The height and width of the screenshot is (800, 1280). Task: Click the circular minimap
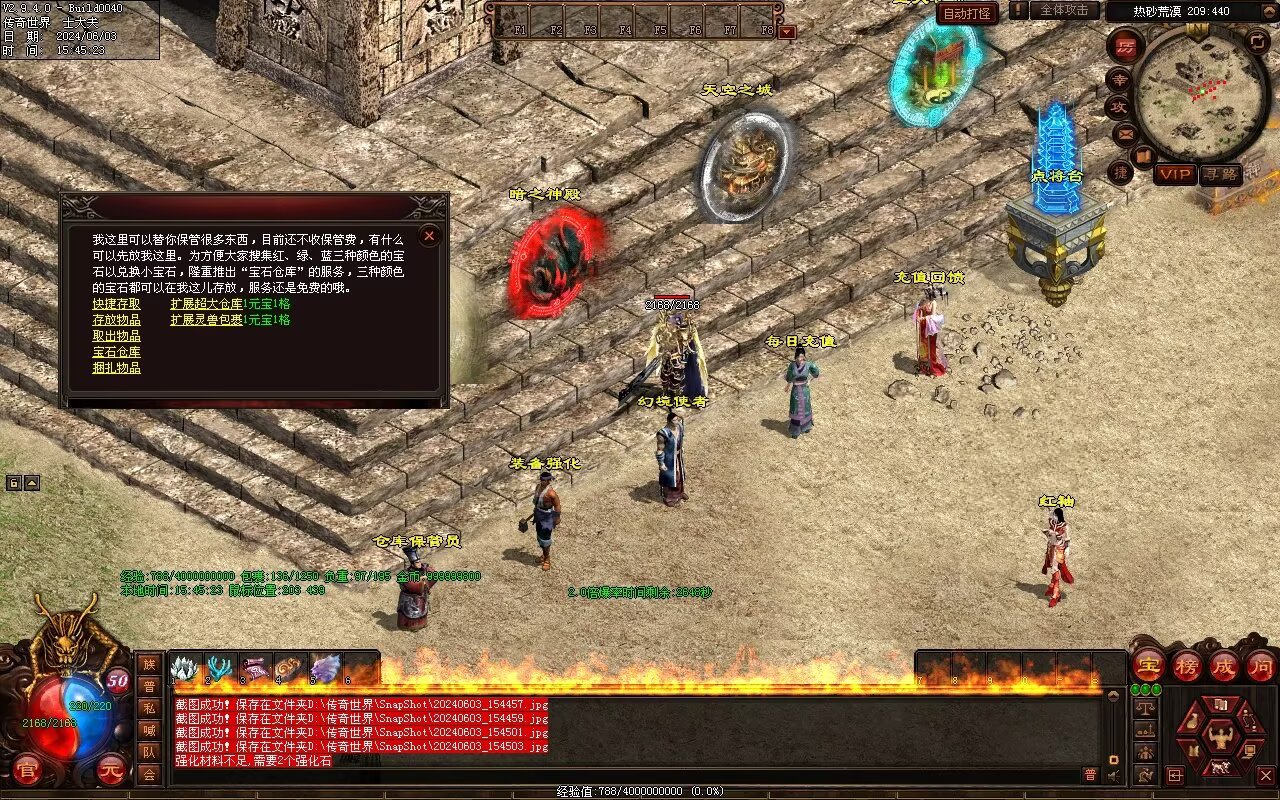coord(1199,94)
